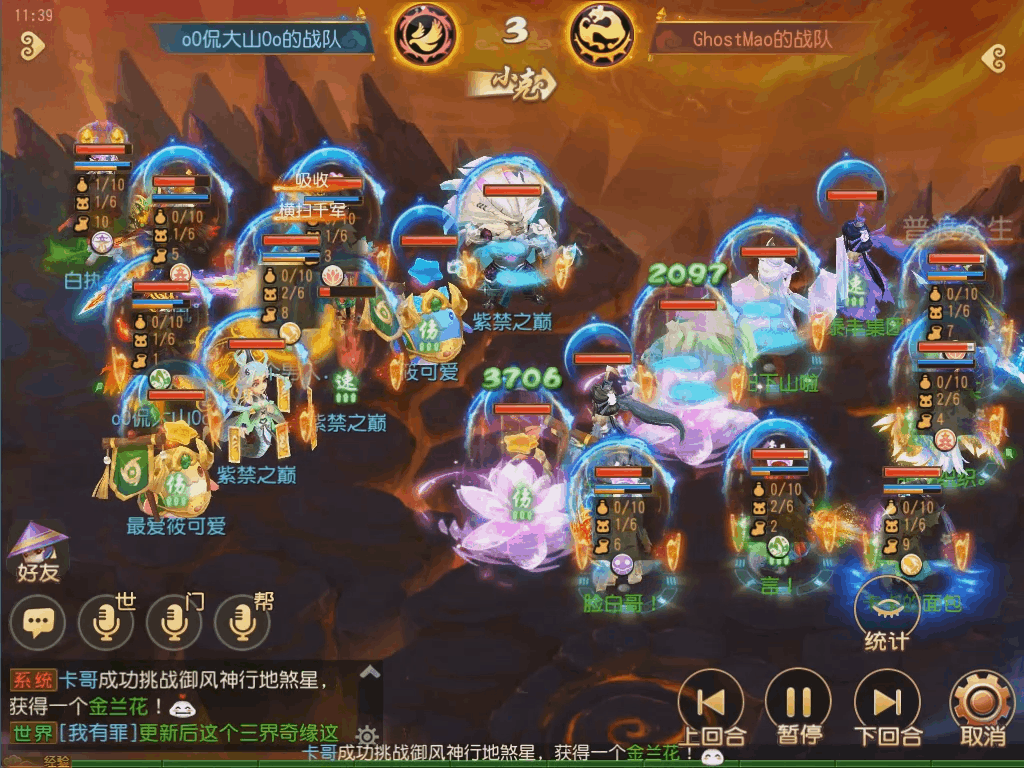Viewport: 1024px width, 768px height.
Task: Click the swirl cloud icon below the clock
Action: (33, 45)
